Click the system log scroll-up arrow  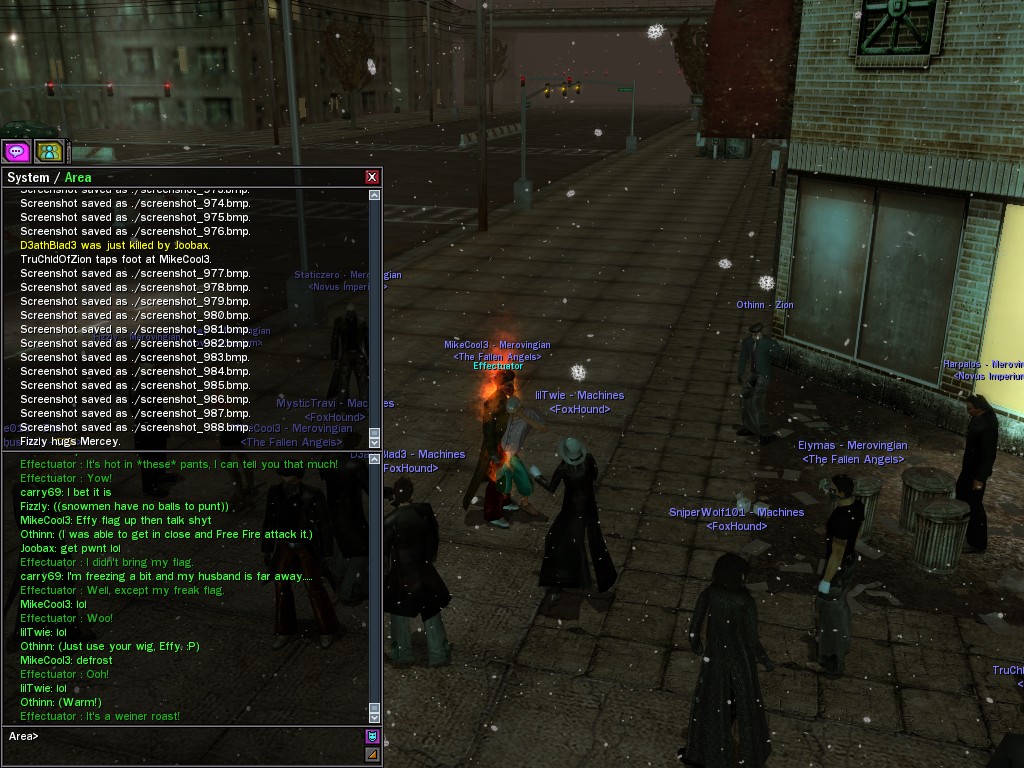pyautogui.click(x=375, y=195)
